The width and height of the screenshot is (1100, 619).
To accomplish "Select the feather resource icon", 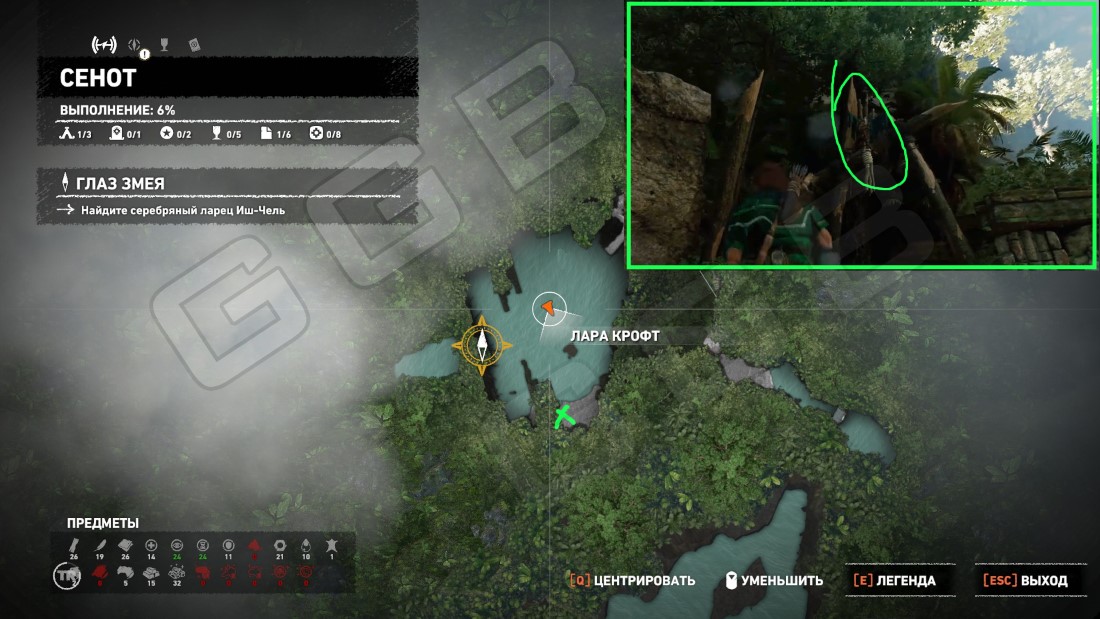I will 99,544.
